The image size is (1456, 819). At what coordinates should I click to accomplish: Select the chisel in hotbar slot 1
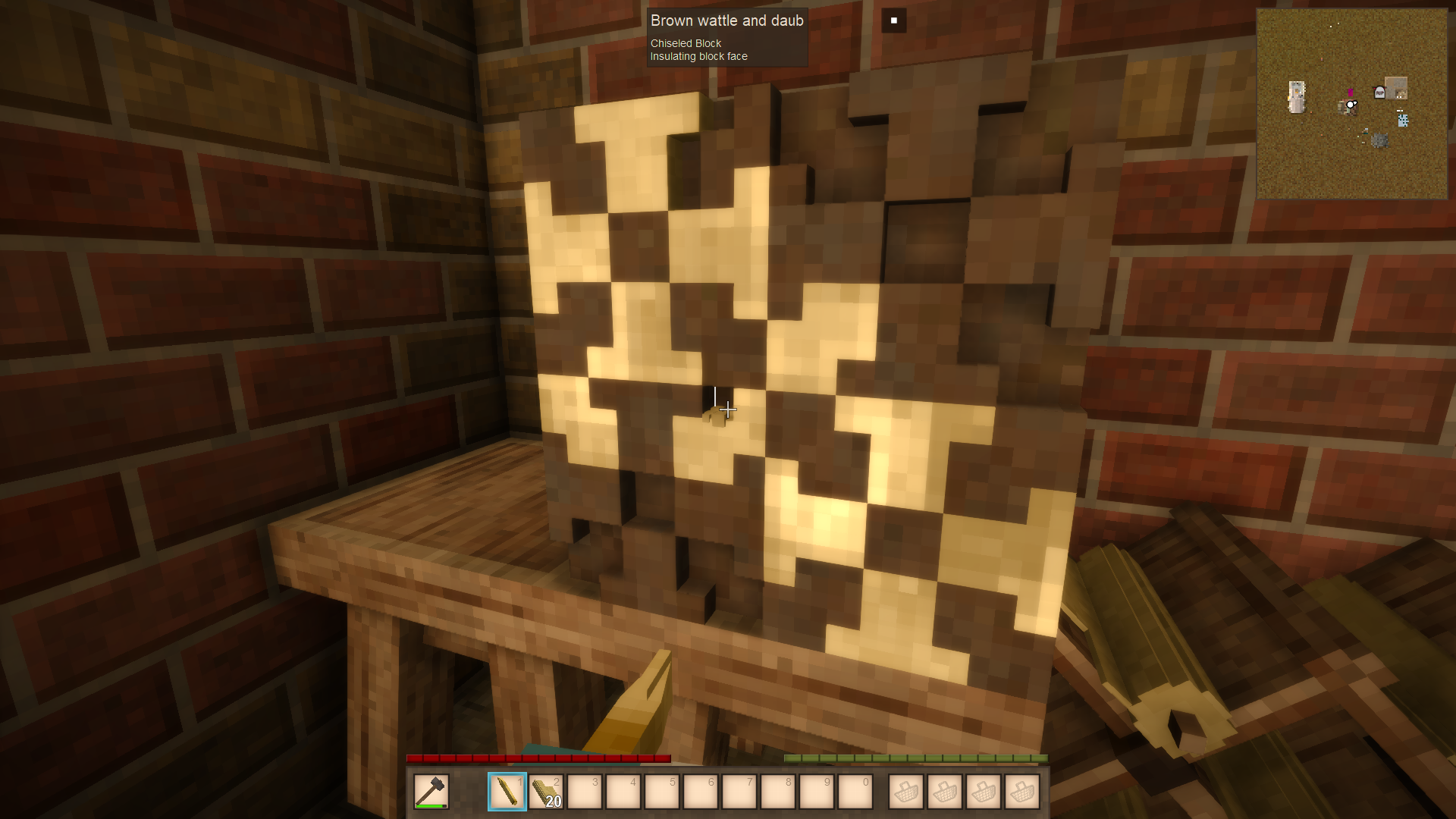click(507, 792)
